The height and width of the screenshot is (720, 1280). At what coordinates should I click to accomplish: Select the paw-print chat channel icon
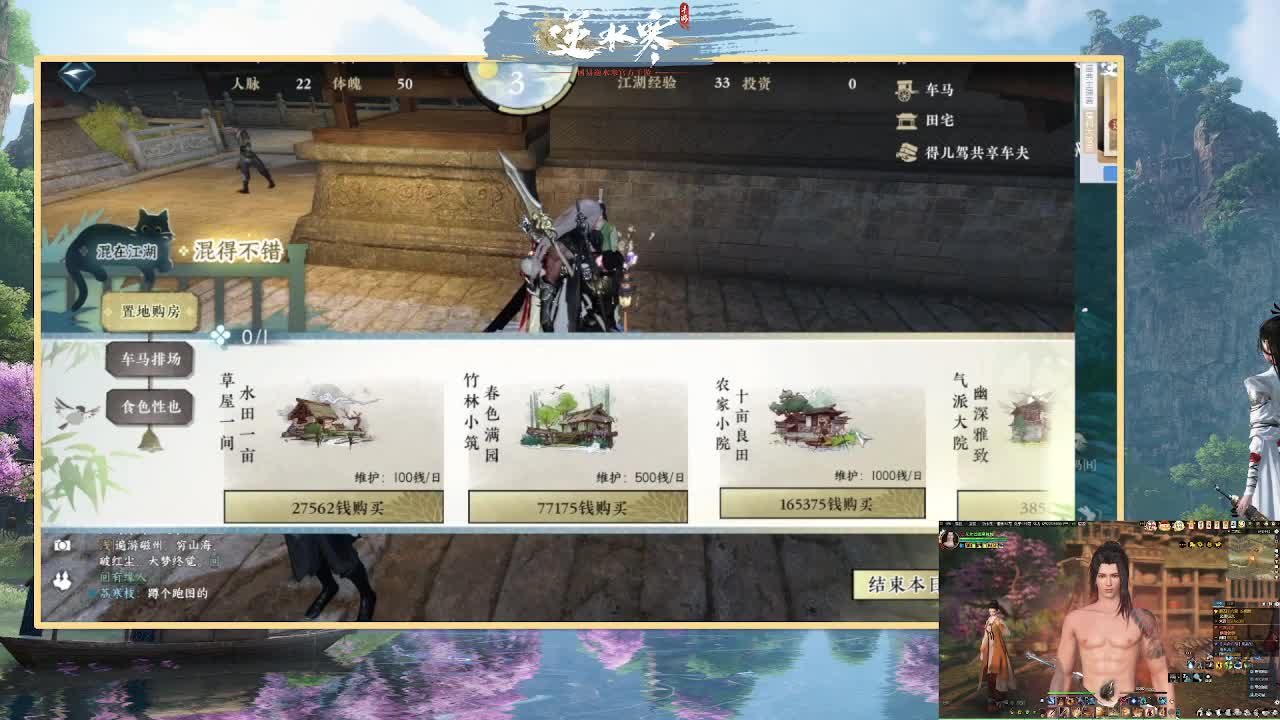point(63,580)
